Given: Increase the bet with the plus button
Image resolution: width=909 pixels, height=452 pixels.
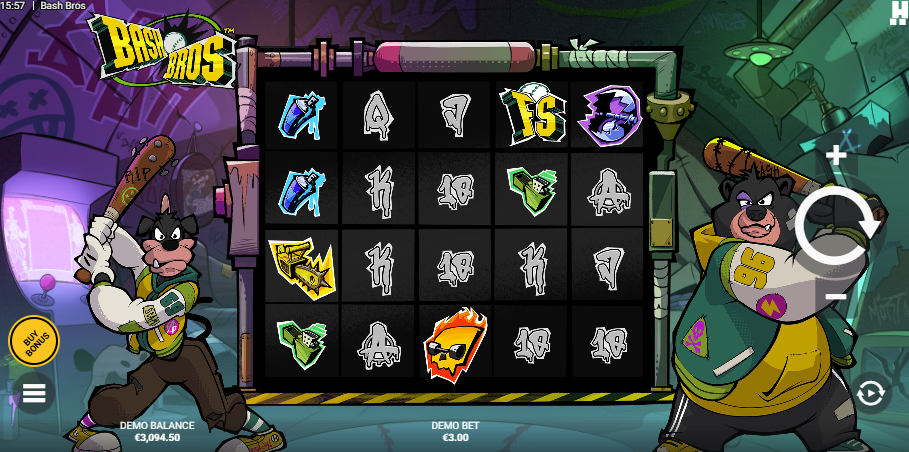Looking at the screenshot, I should [837, 155].
